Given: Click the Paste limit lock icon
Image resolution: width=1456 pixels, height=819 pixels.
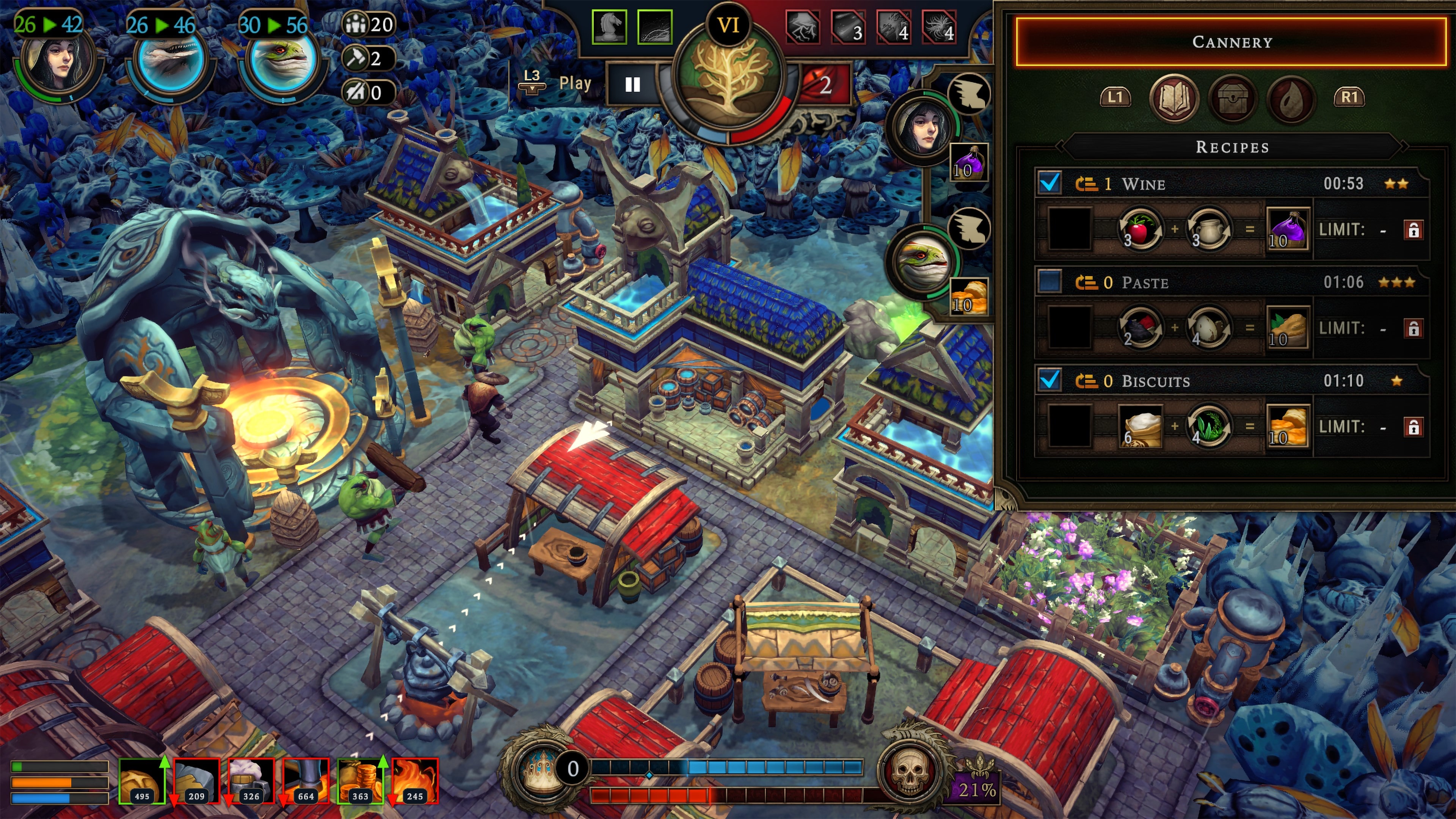Looking at the screenshot, I should coord(1413,328).
